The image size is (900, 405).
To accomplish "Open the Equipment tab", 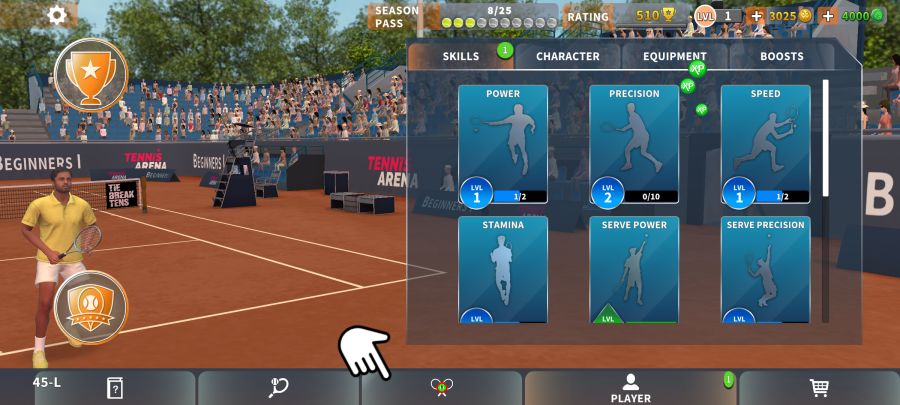I will click(x=675, y=57).
